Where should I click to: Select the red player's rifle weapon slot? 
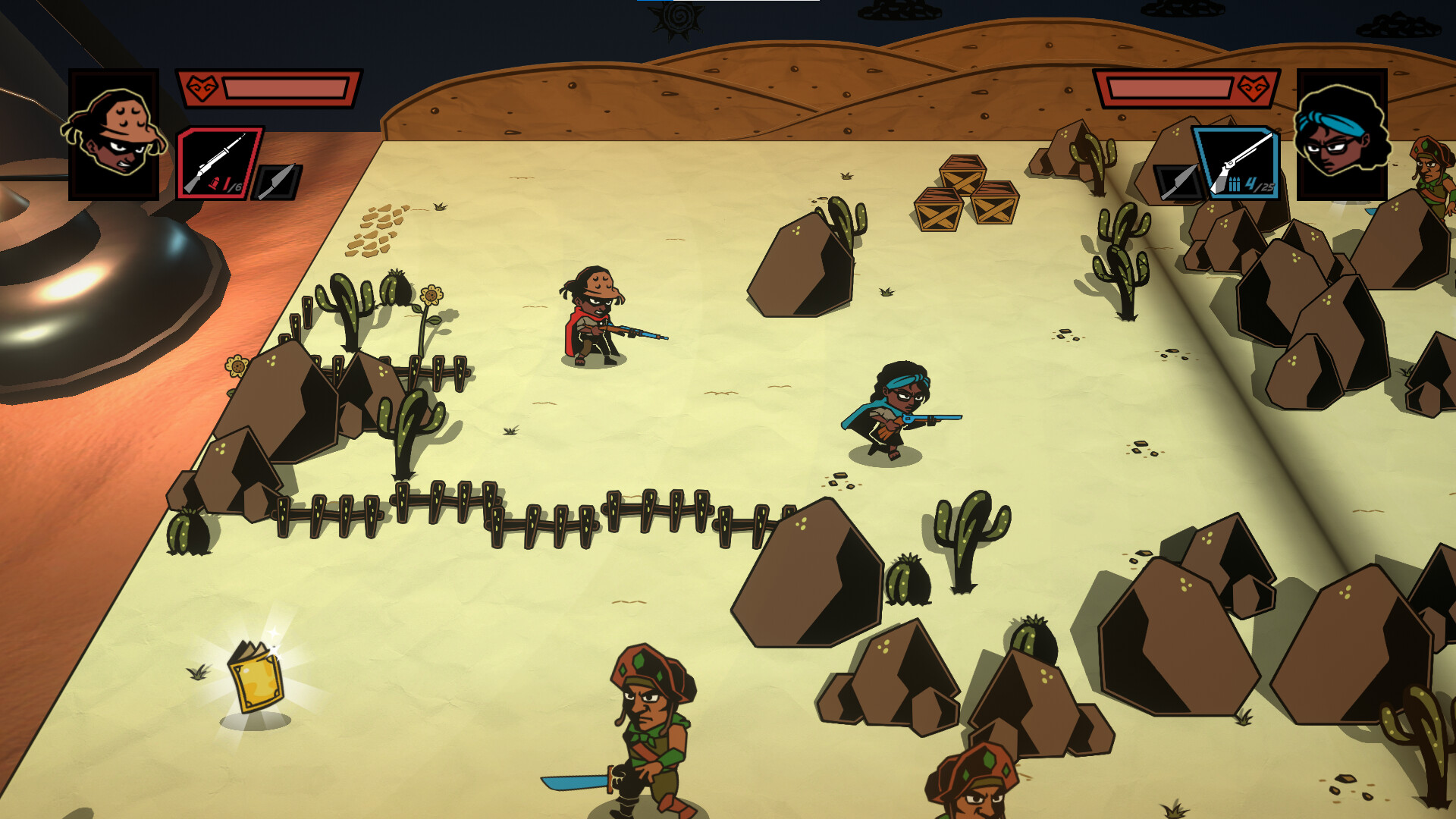tap(220, 163)
